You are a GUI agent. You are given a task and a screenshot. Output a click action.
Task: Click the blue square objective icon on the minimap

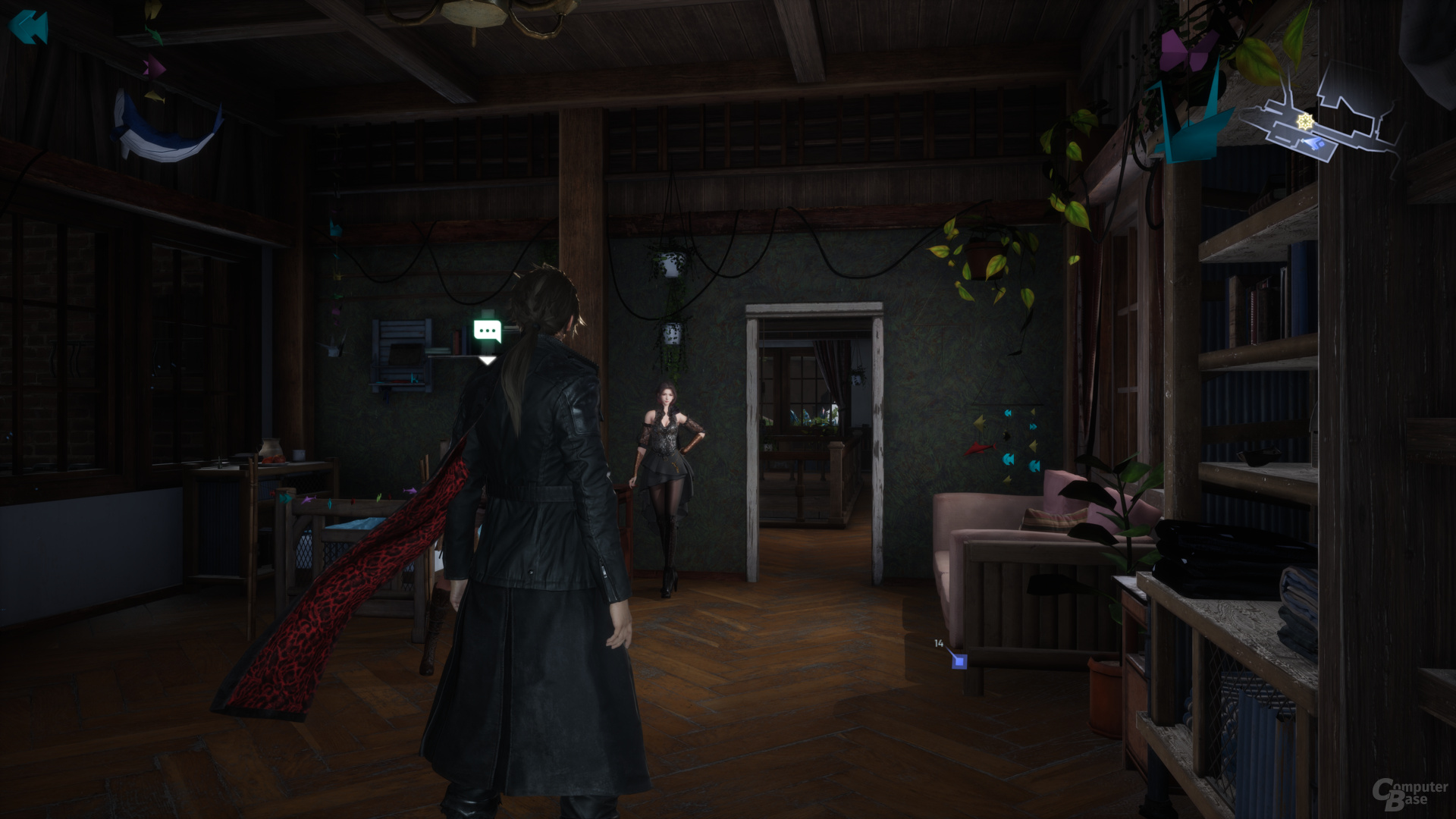tap(1321, 146)
